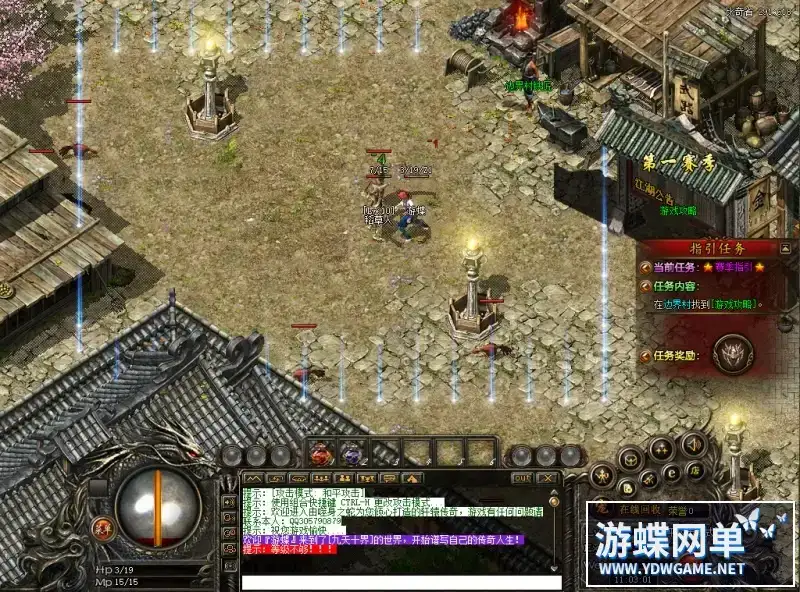Click the green 游戏攻略 quest target link

click(x=732, y=304)
